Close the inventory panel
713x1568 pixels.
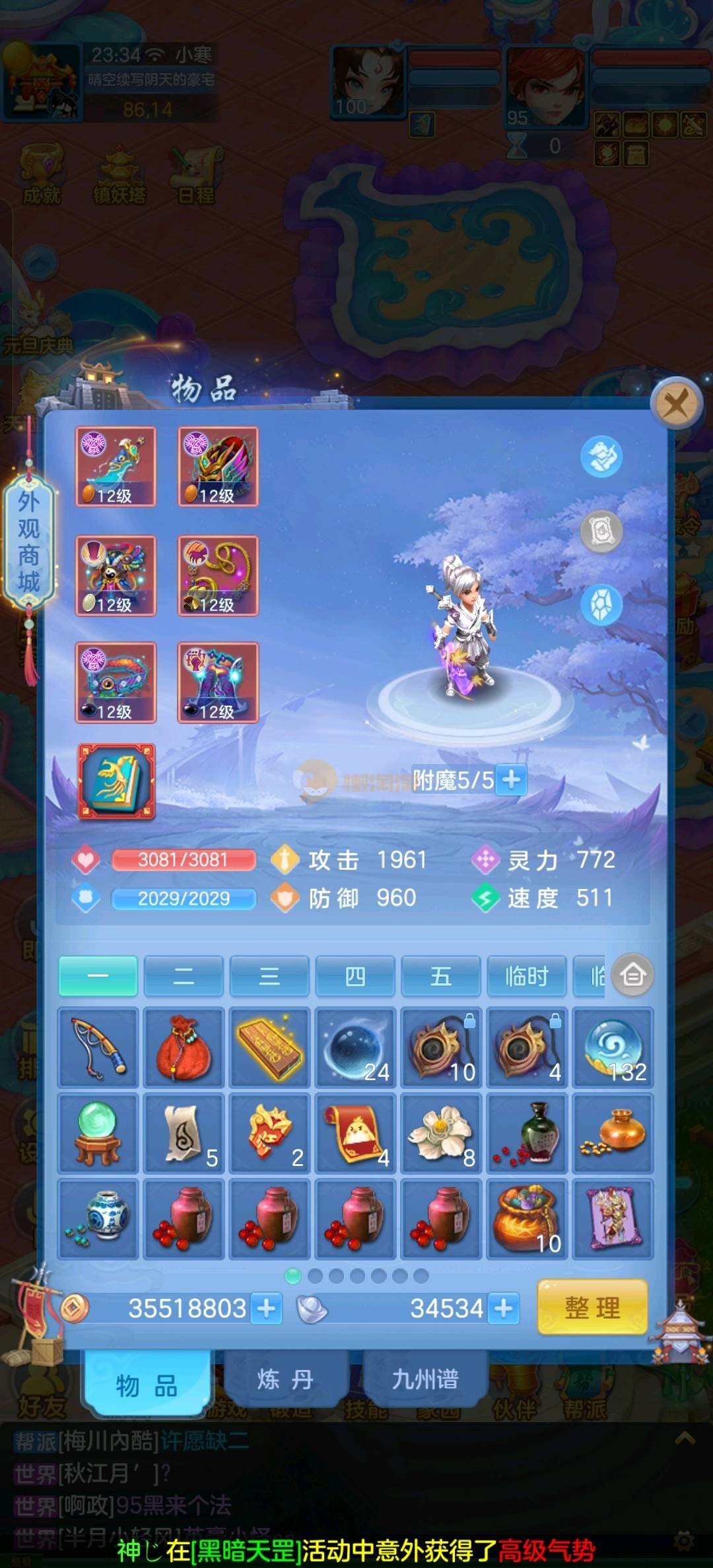[x=675, y=402]
